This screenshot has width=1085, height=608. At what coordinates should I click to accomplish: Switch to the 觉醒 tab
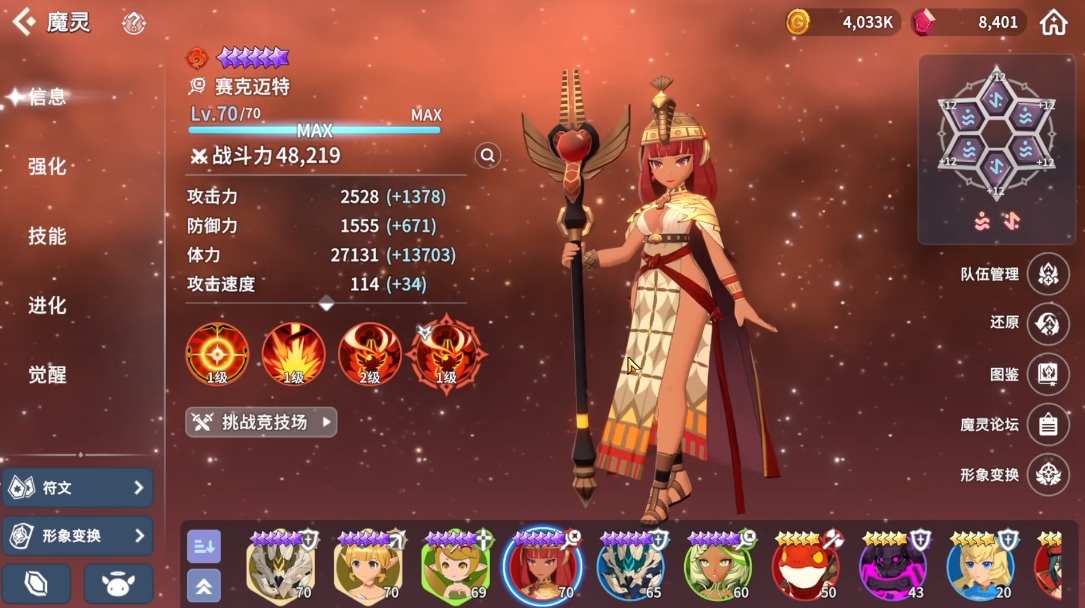coord(47,375)
